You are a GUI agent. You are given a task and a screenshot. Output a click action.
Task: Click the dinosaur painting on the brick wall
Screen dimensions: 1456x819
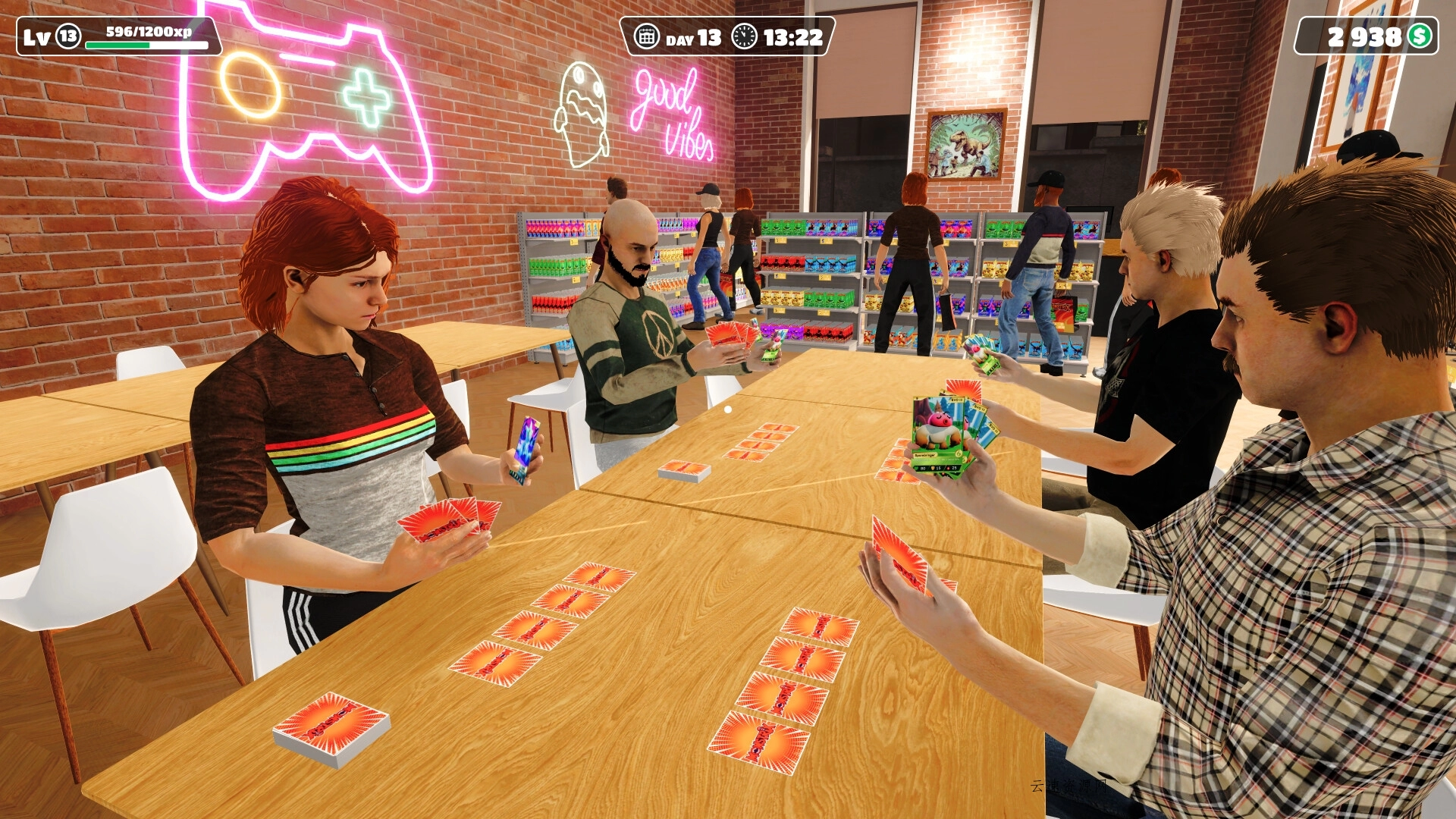click(965, 144)
